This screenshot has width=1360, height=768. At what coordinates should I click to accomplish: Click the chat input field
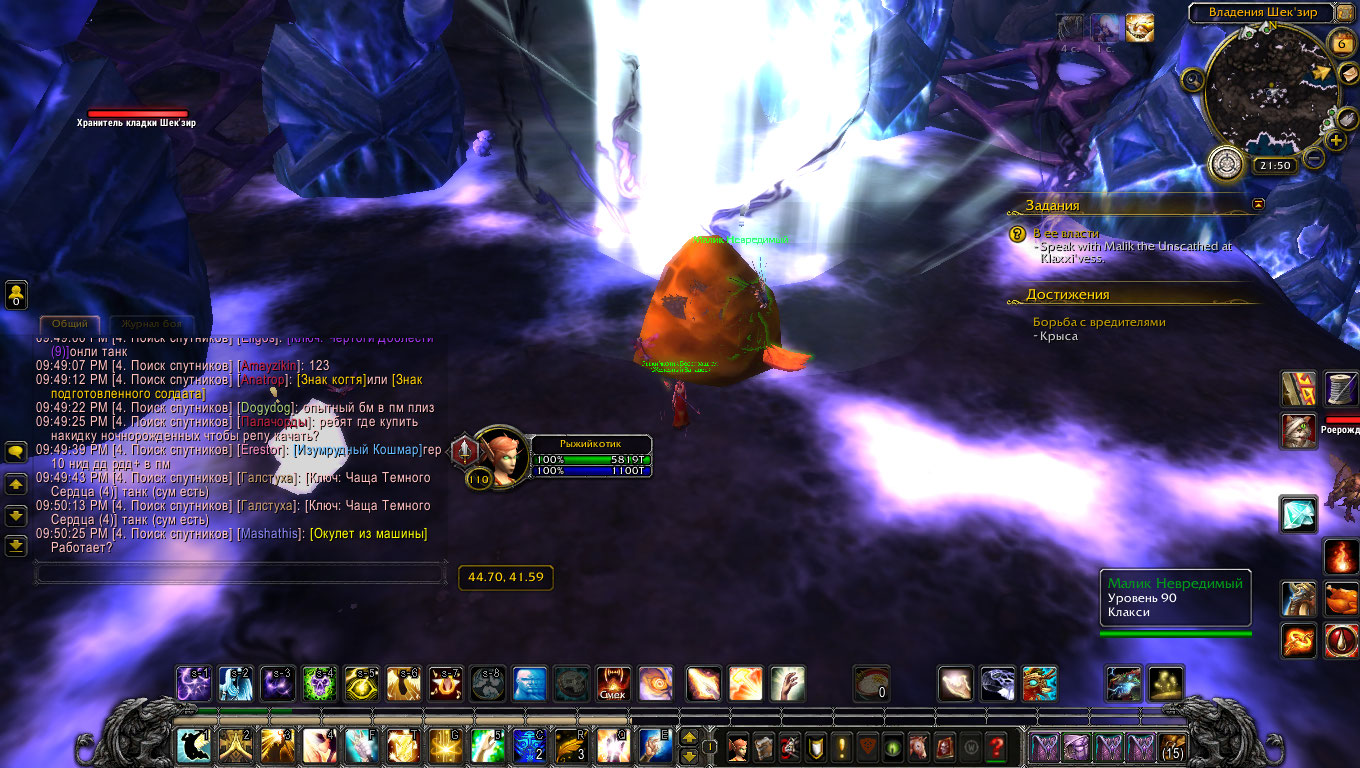240,572
